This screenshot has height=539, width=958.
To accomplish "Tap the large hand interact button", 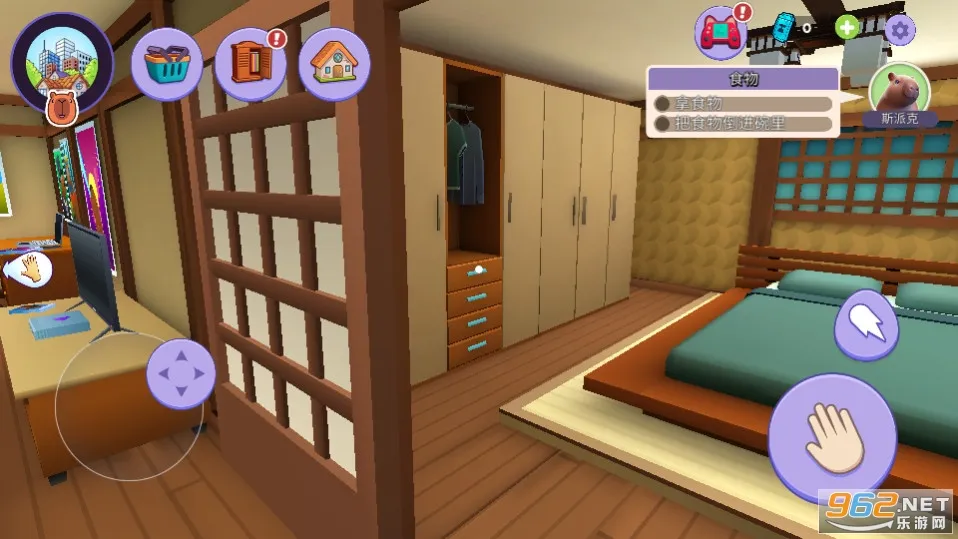I will pyautogui.click(x=833, y=438).
